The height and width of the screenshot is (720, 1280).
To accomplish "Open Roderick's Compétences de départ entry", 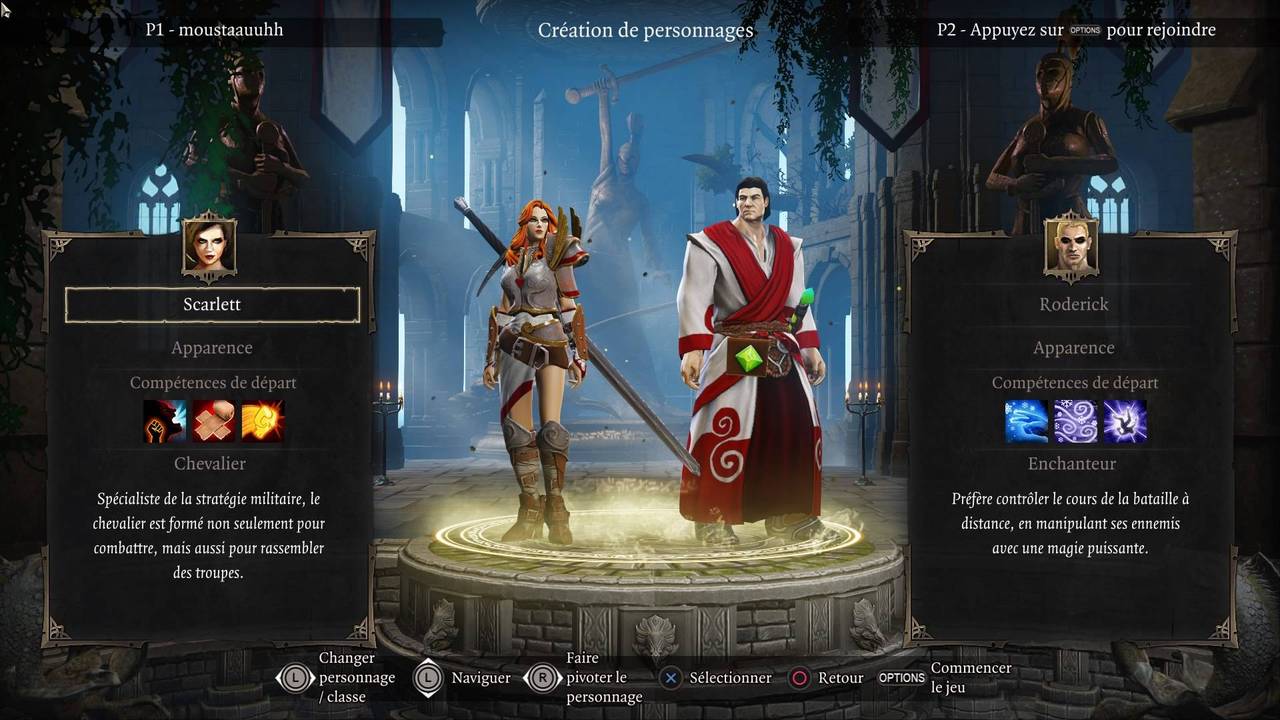I will pyautogui.click(x=1075, y=383).
